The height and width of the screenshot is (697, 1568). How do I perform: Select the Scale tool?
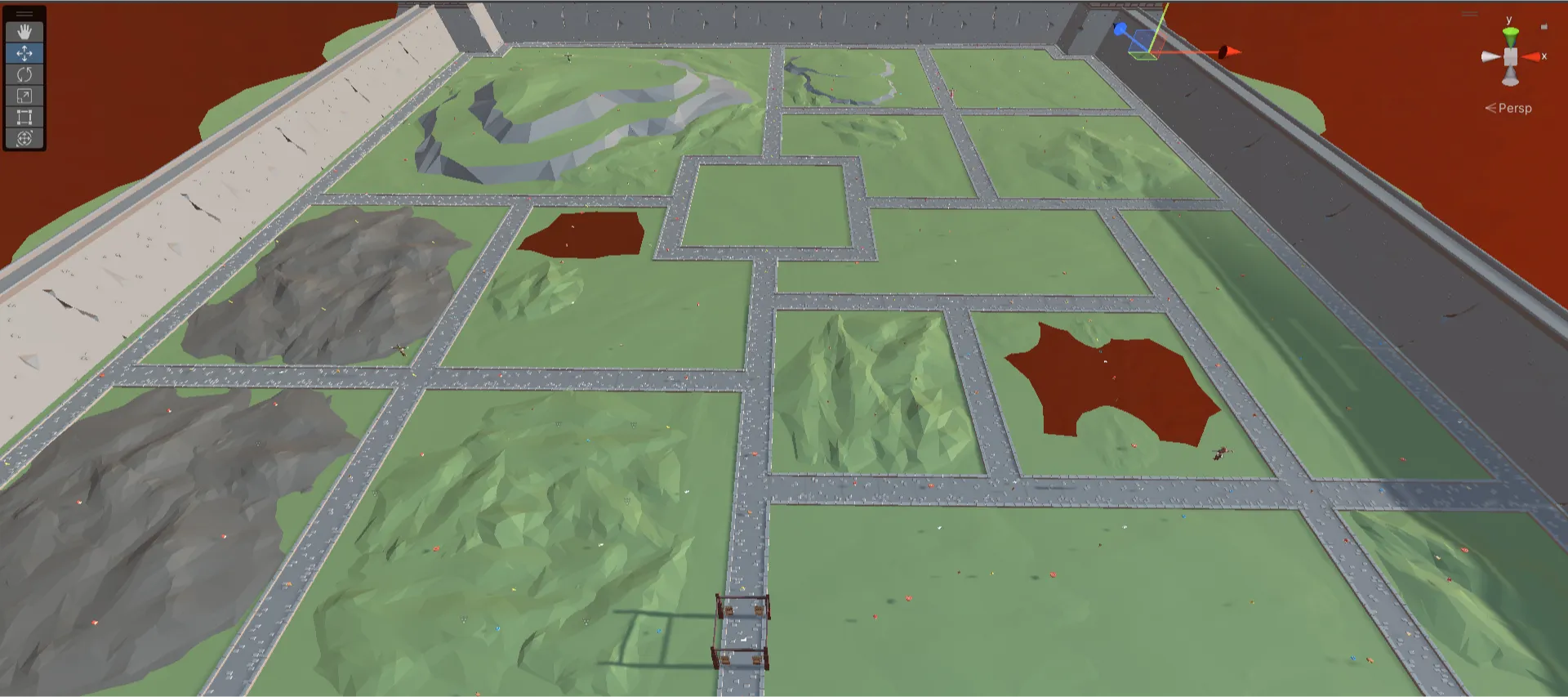tap(24, 96)
